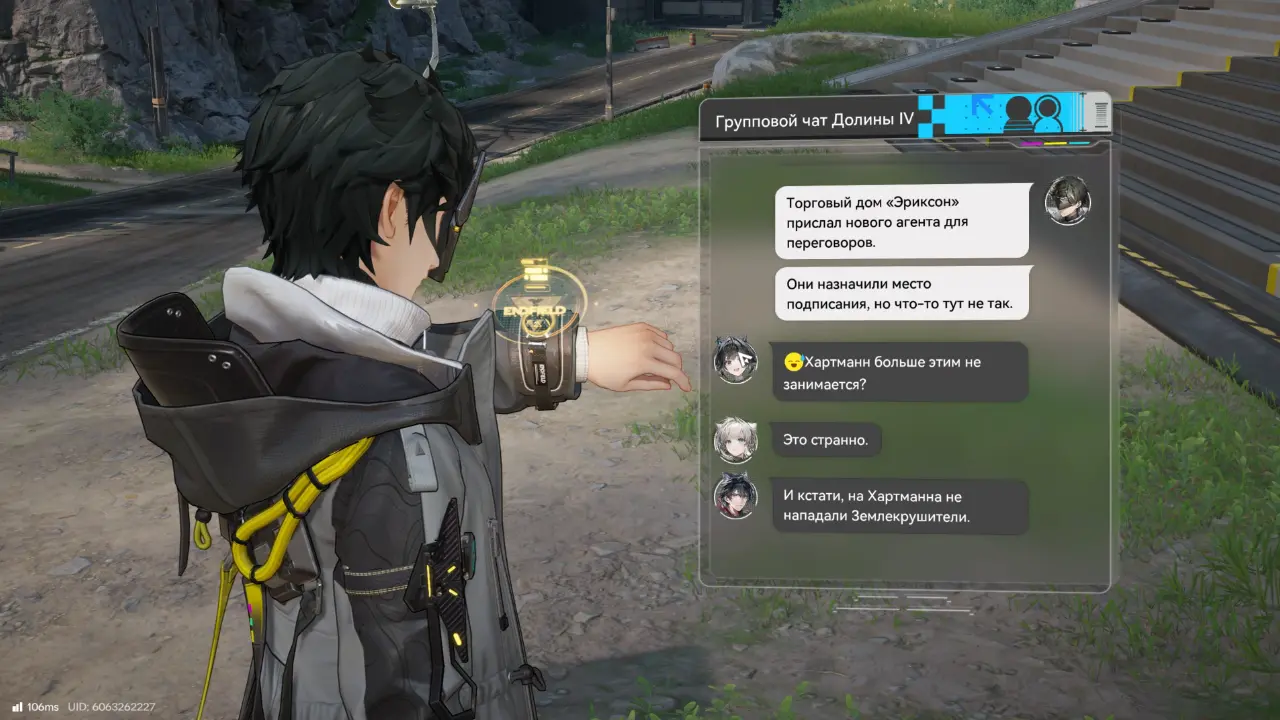This screenshot has width=1280, height=720.
Task: Click the «Групповой чат Долины IV» title
Action: [814, 121]
